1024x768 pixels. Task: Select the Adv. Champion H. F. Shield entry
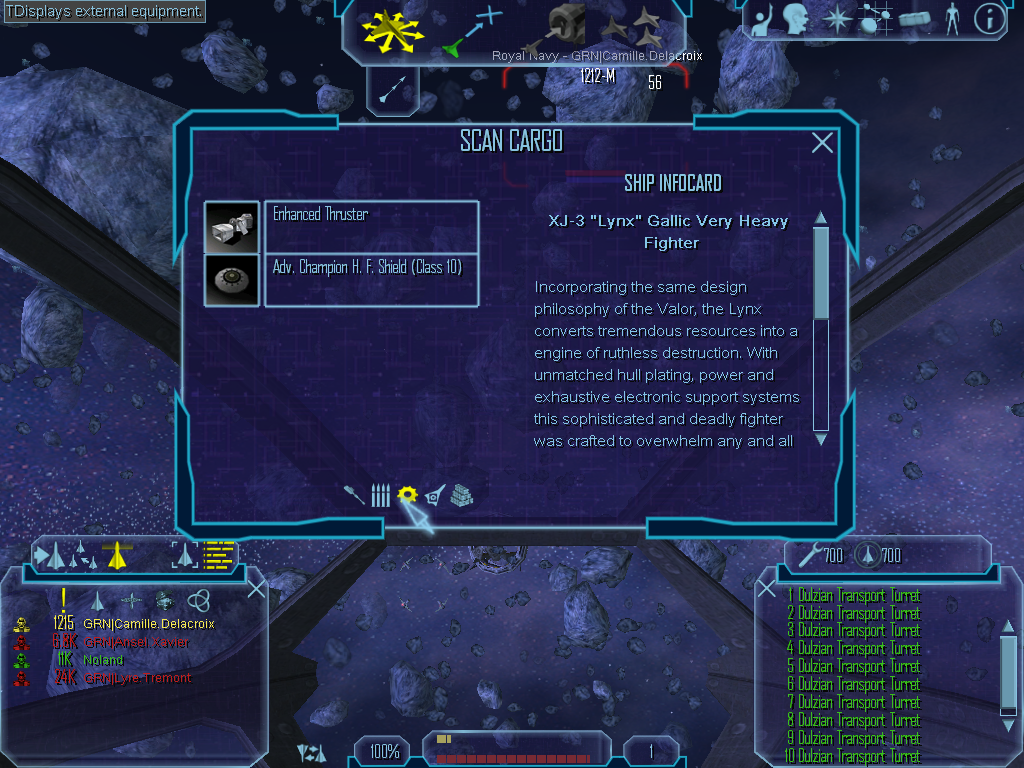[371, 280]
